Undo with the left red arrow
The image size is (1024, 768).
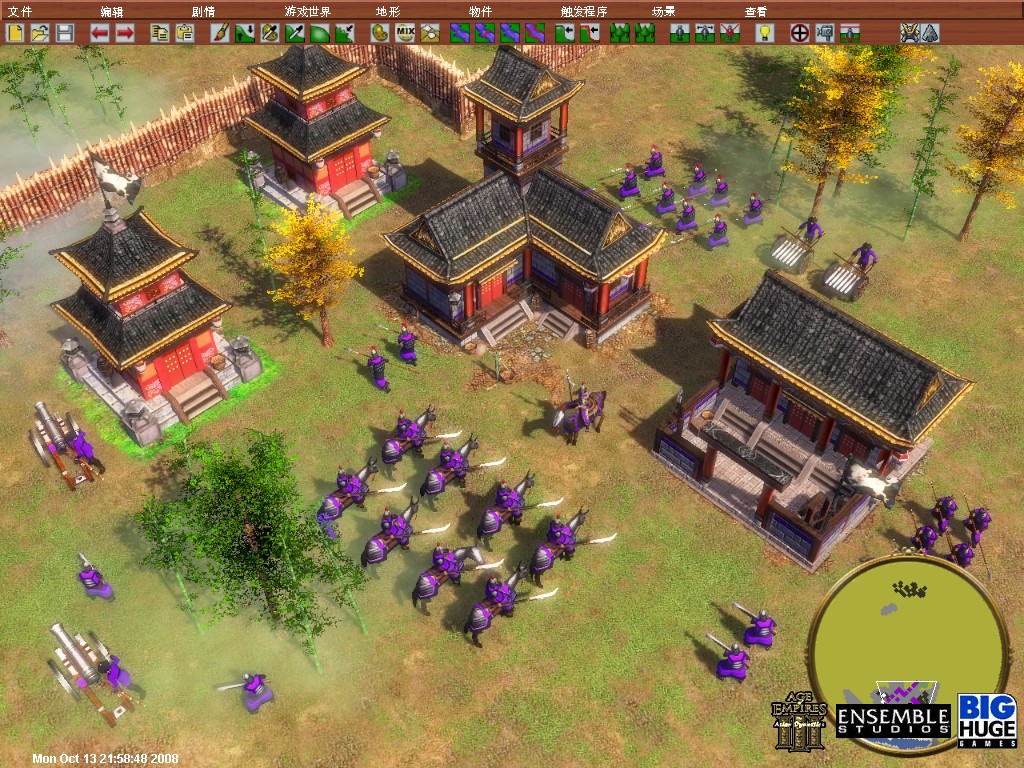coord(100,33)
